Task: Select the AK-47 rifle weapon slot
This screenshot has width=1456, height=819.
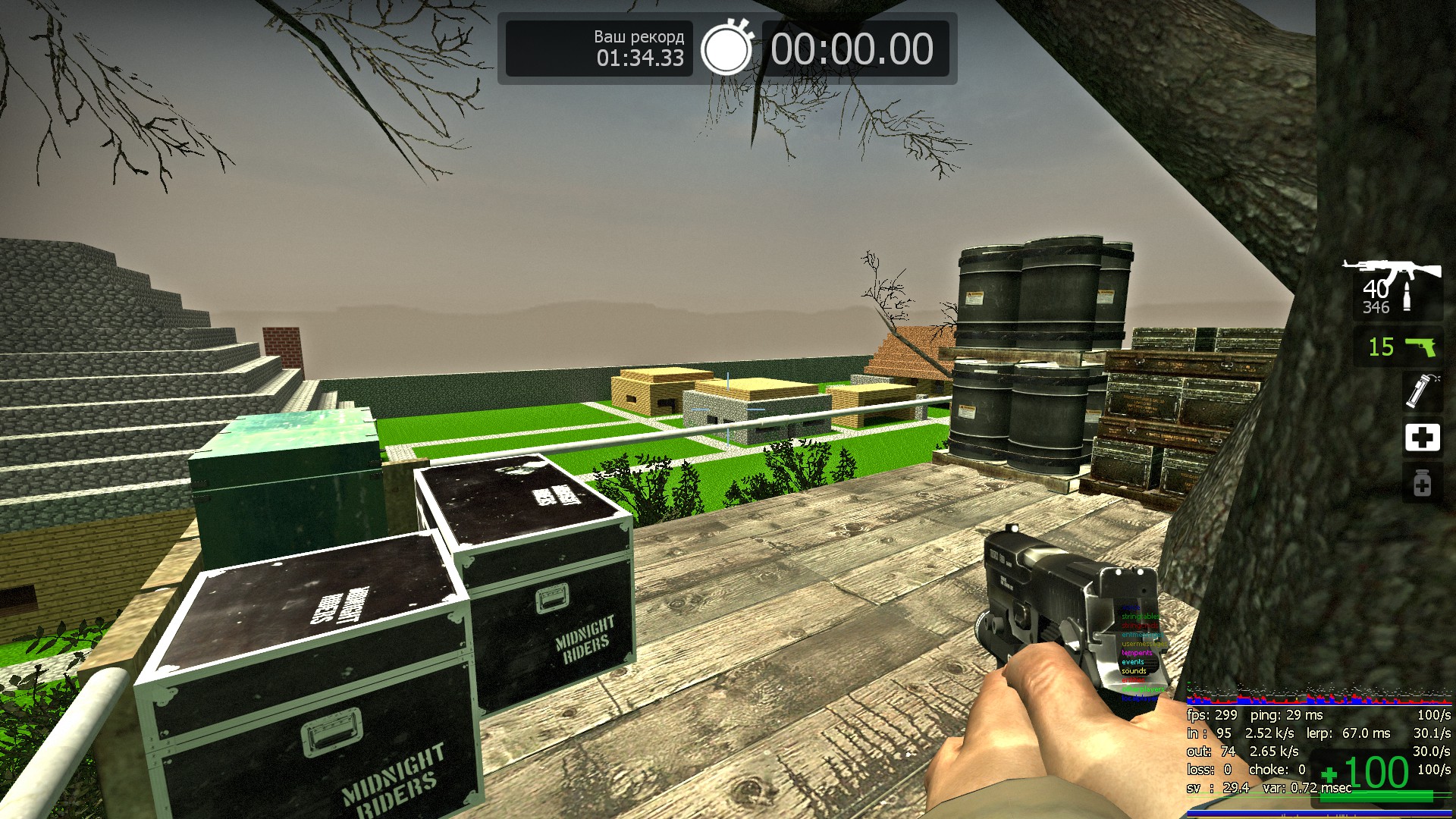Action: click(x=1394, y=289)
